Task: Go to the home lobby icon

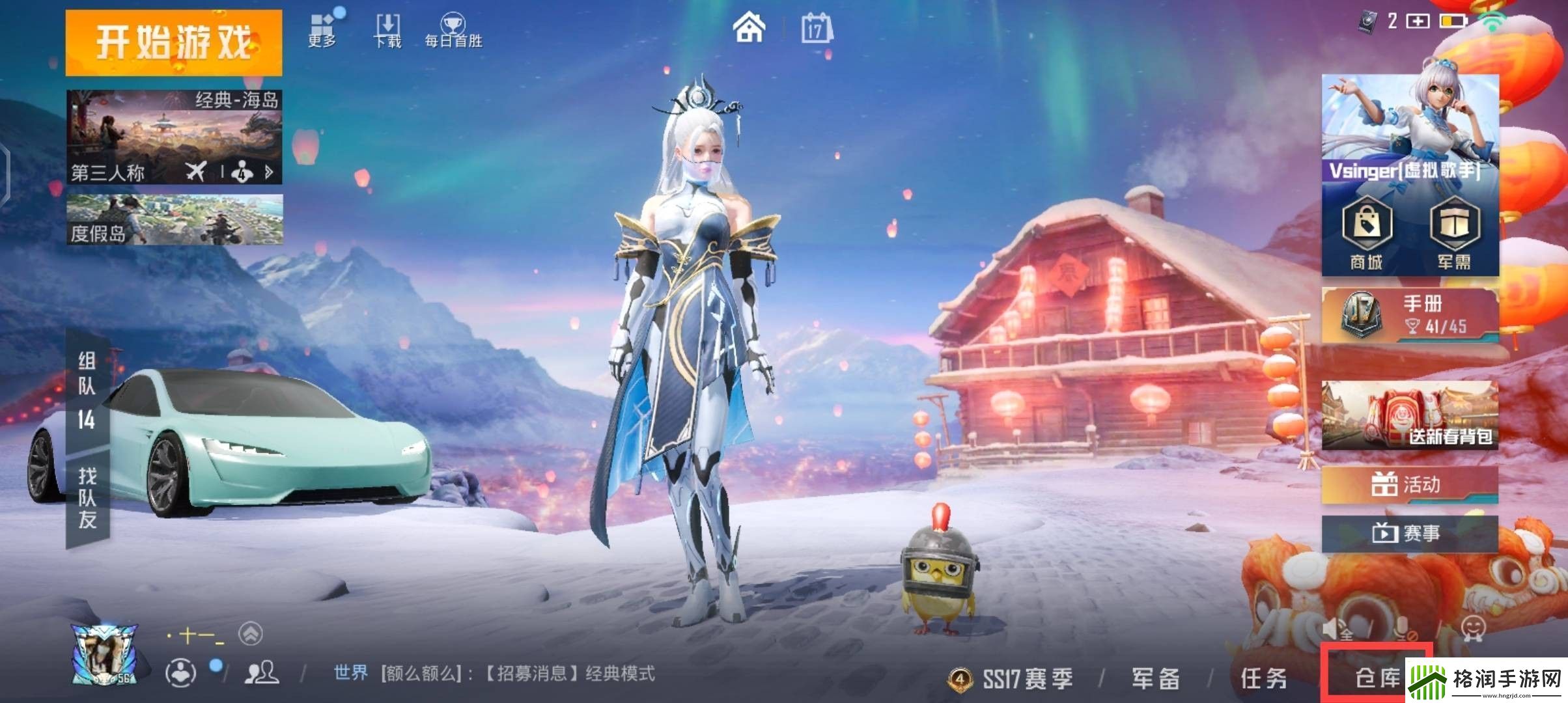Action: [749, 29]
